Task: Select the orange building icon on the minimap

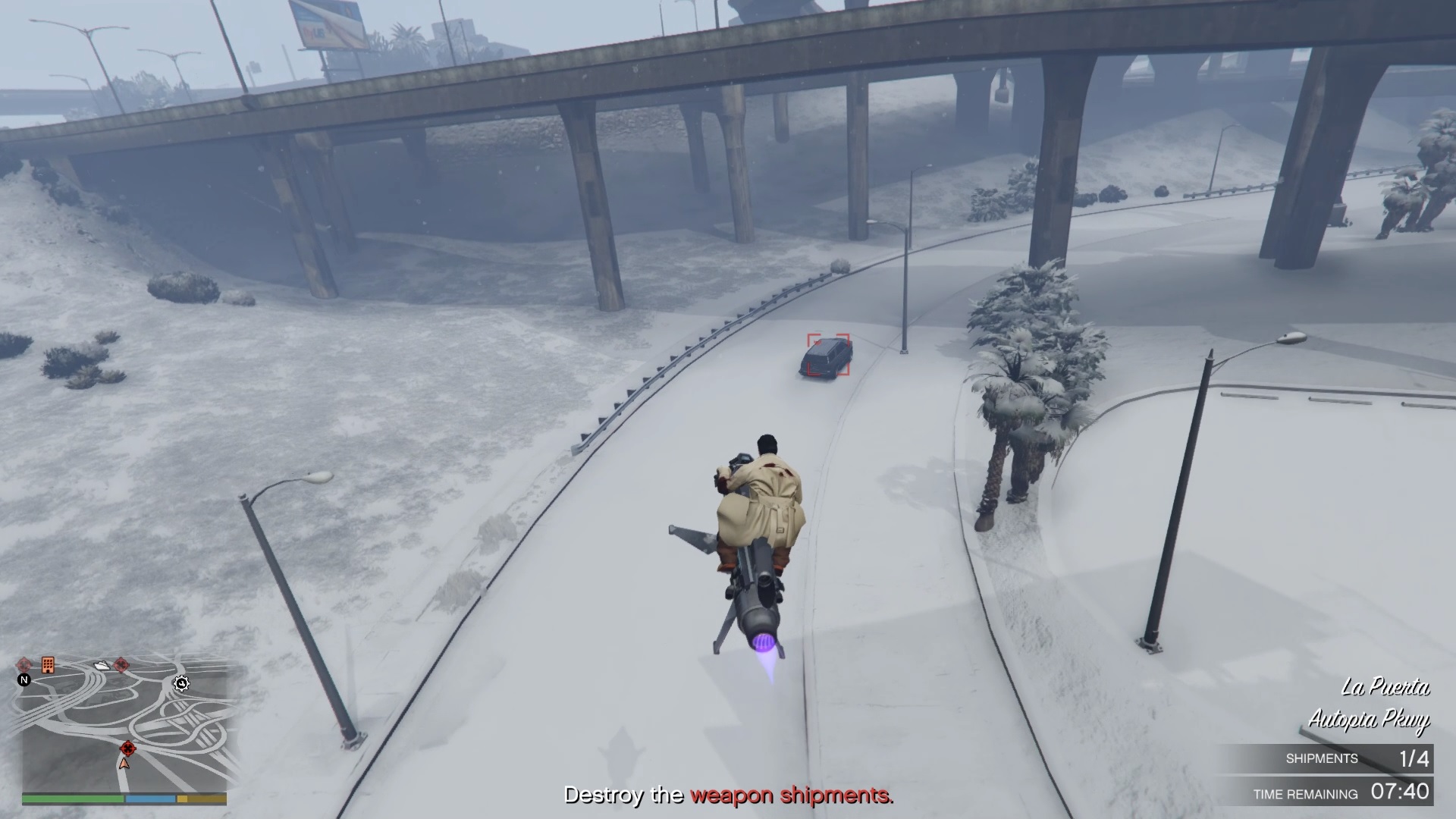Action: point(48,664)
